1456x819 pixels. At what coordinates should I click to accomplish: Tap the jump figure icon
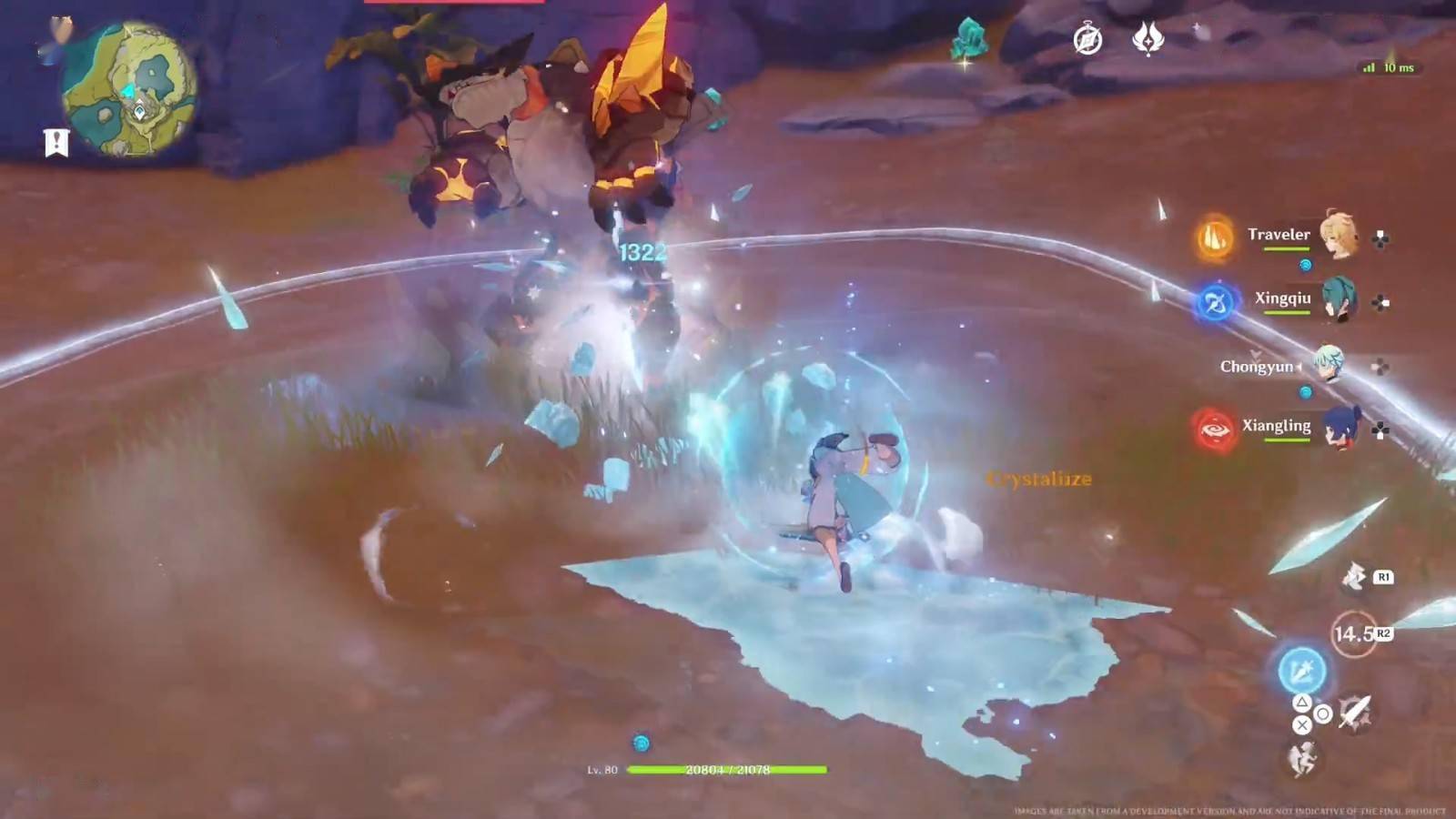point(1302,758)
